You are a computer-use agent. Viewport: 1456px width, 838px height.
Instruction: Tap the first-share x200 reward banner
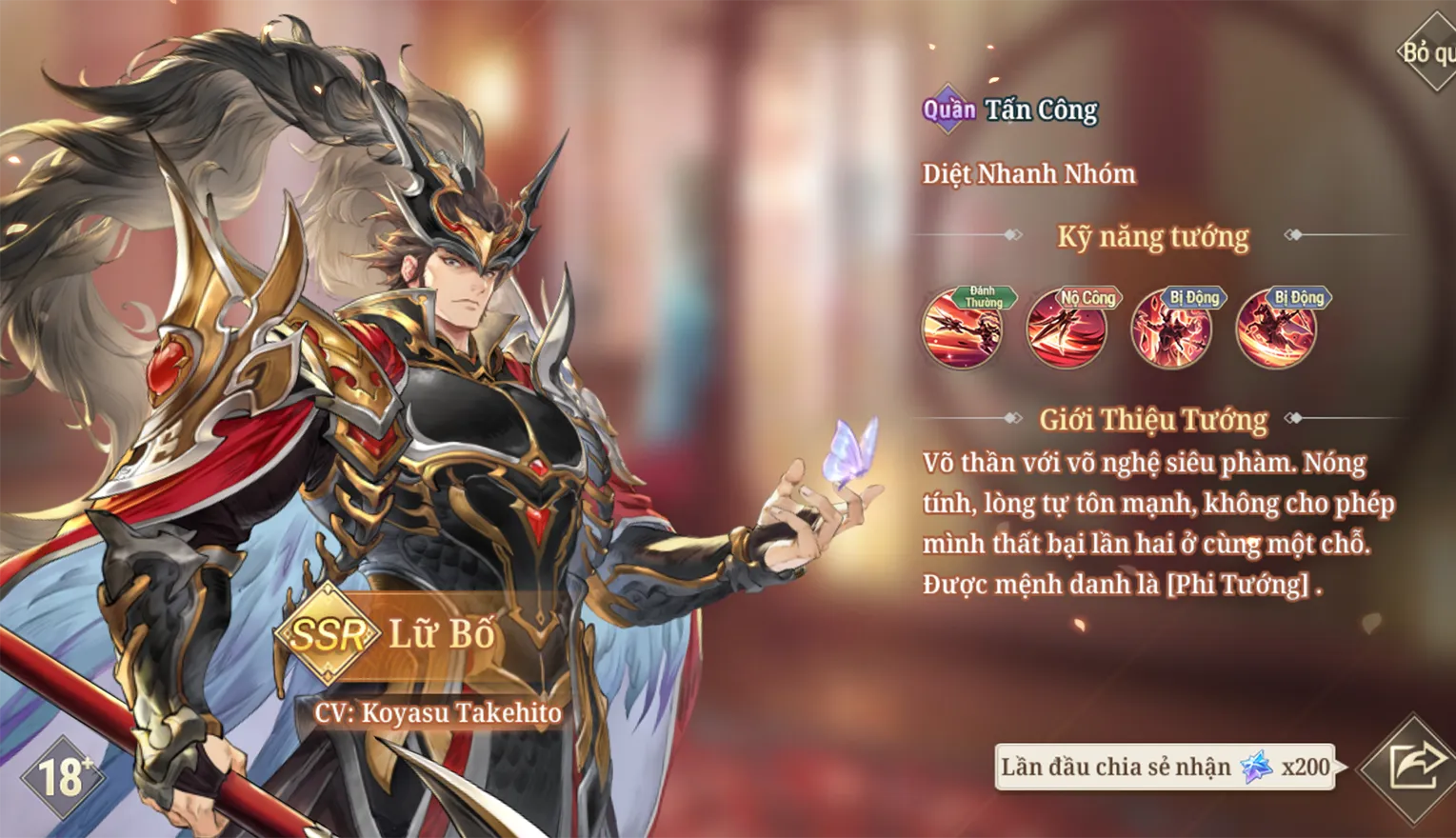point(1165,767)
